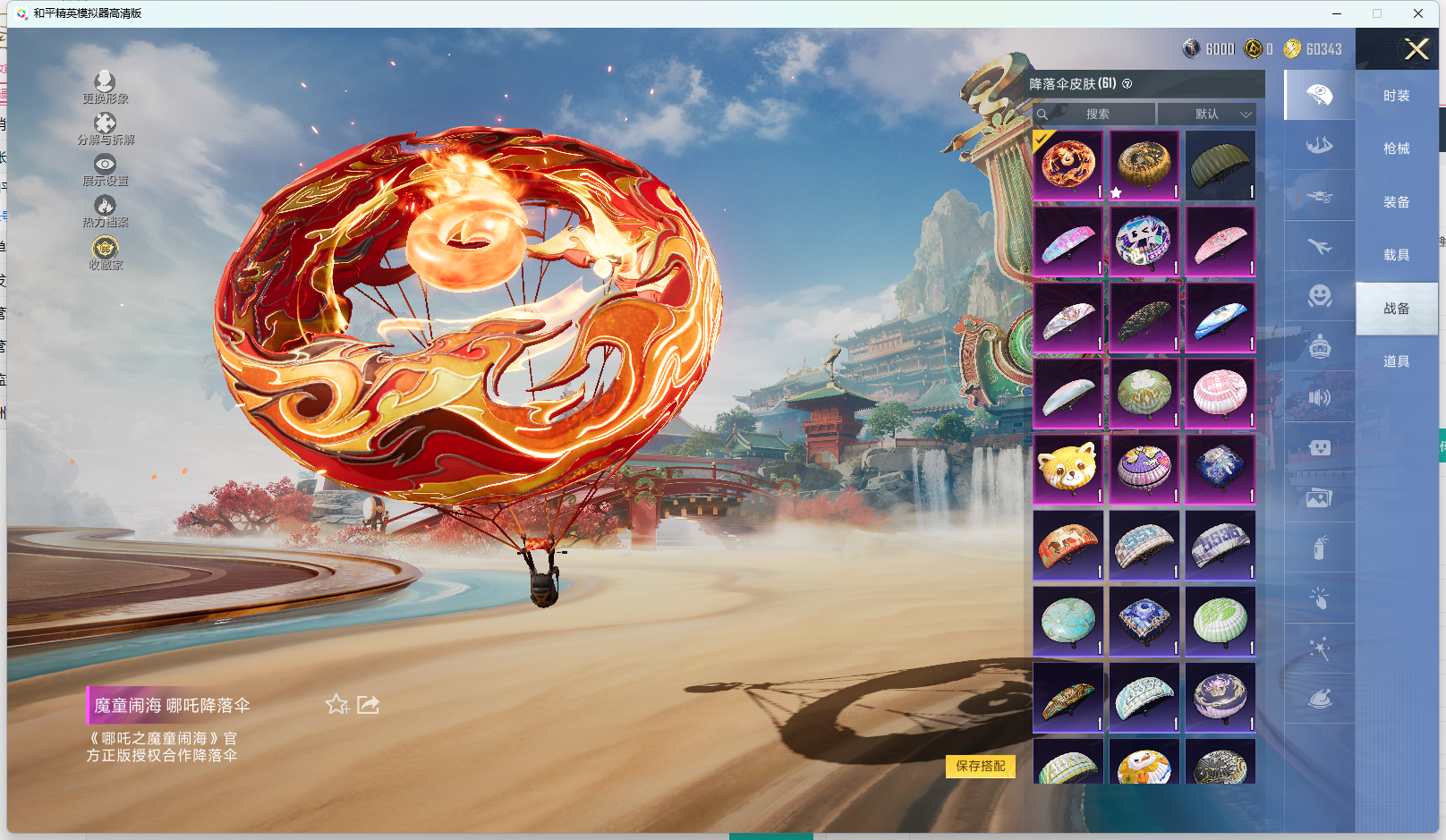Click the 搜索 search field
Screen dimensions: 1446x840
[1097, 115]
